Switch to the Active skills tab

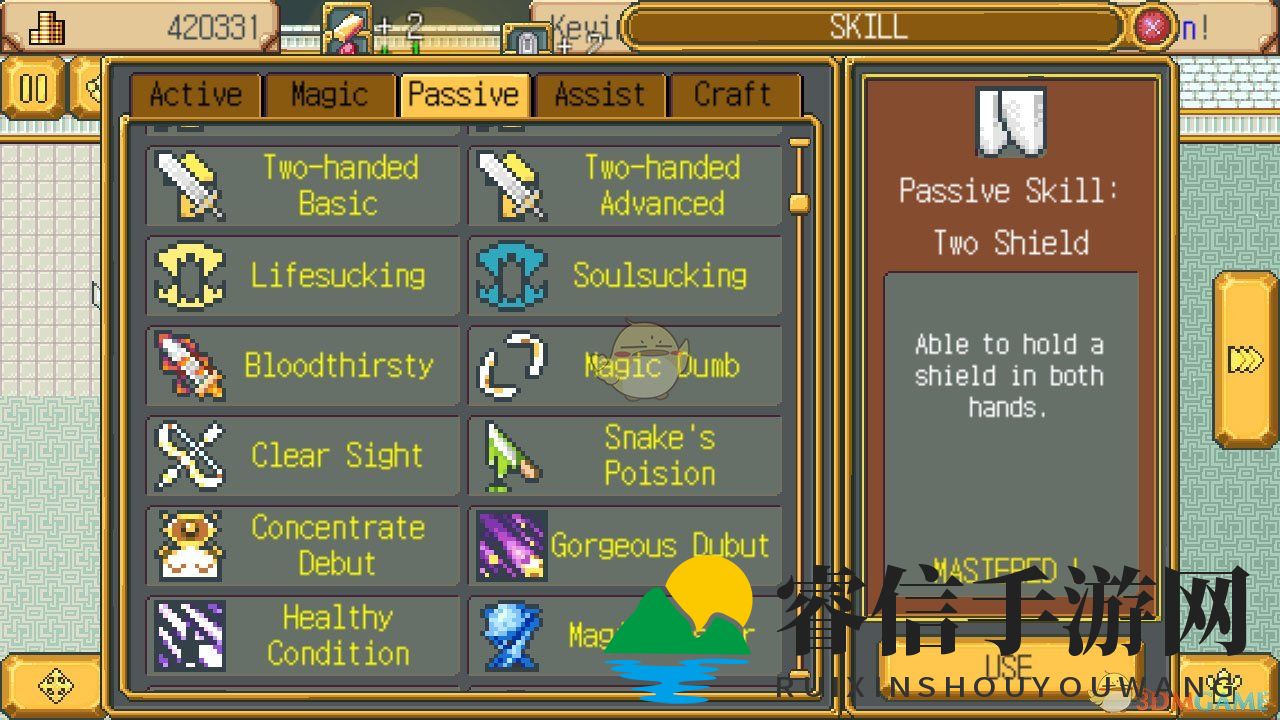[195, 95]
